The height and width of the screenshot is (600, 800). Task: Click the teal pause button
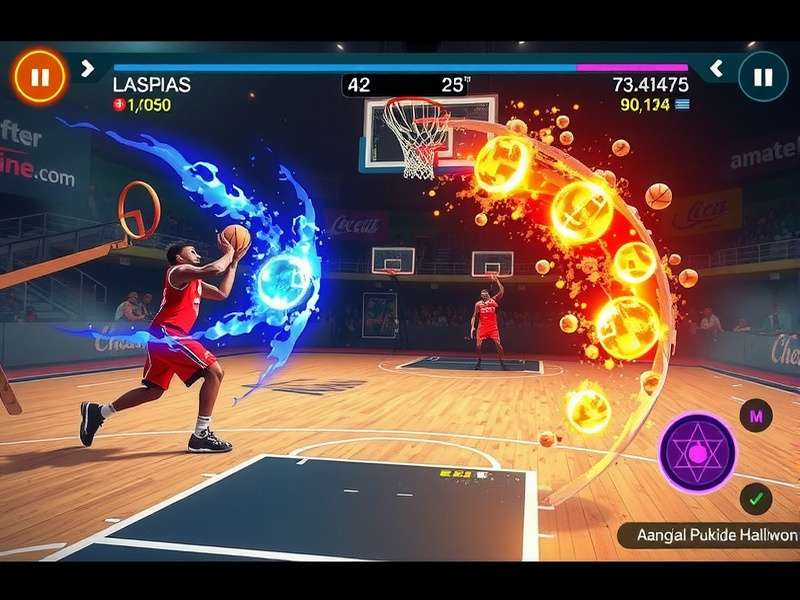tap(763, 76)
